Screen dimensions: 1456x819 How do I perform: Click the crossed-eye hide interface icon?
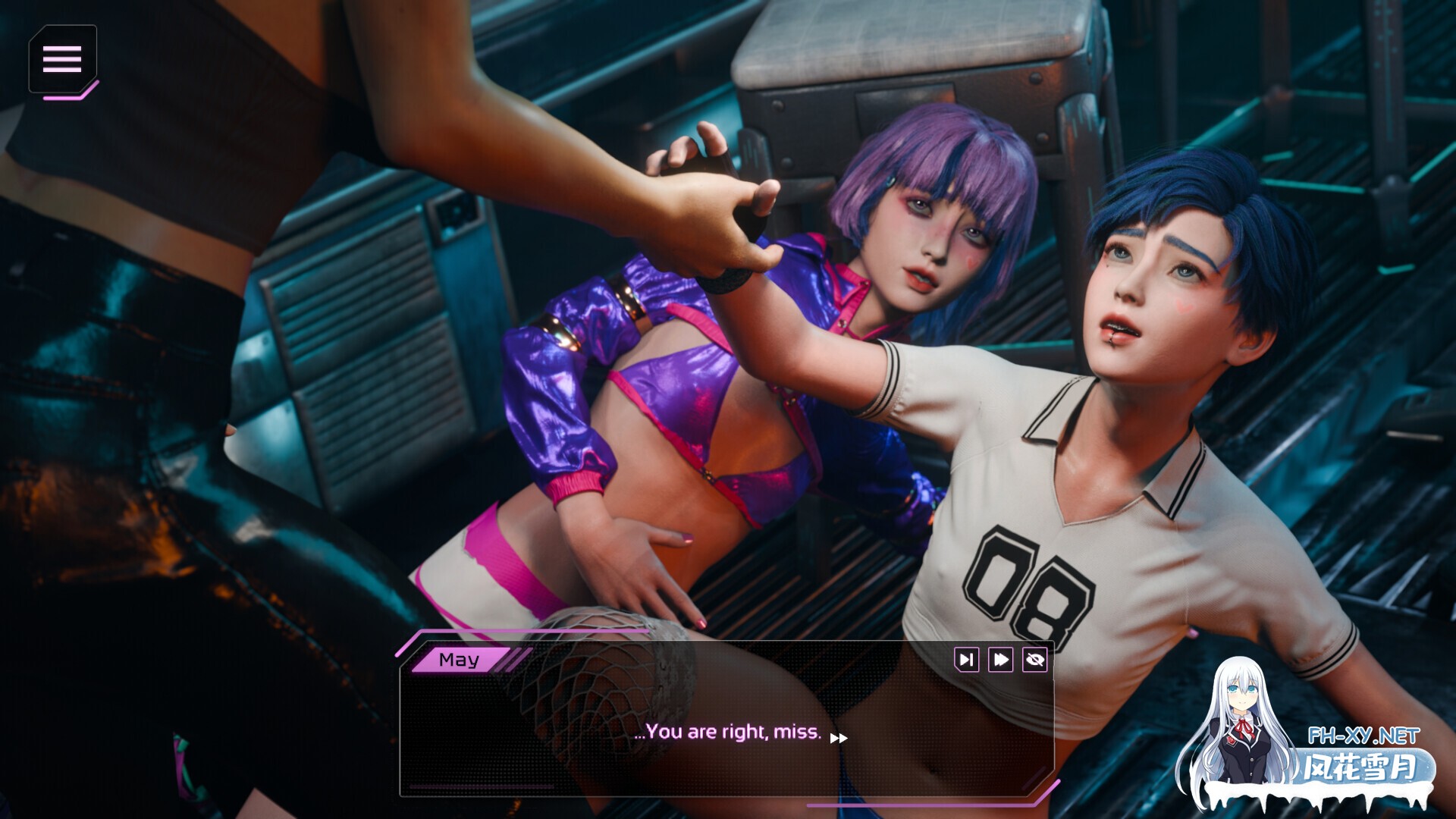coord(1034,660)
